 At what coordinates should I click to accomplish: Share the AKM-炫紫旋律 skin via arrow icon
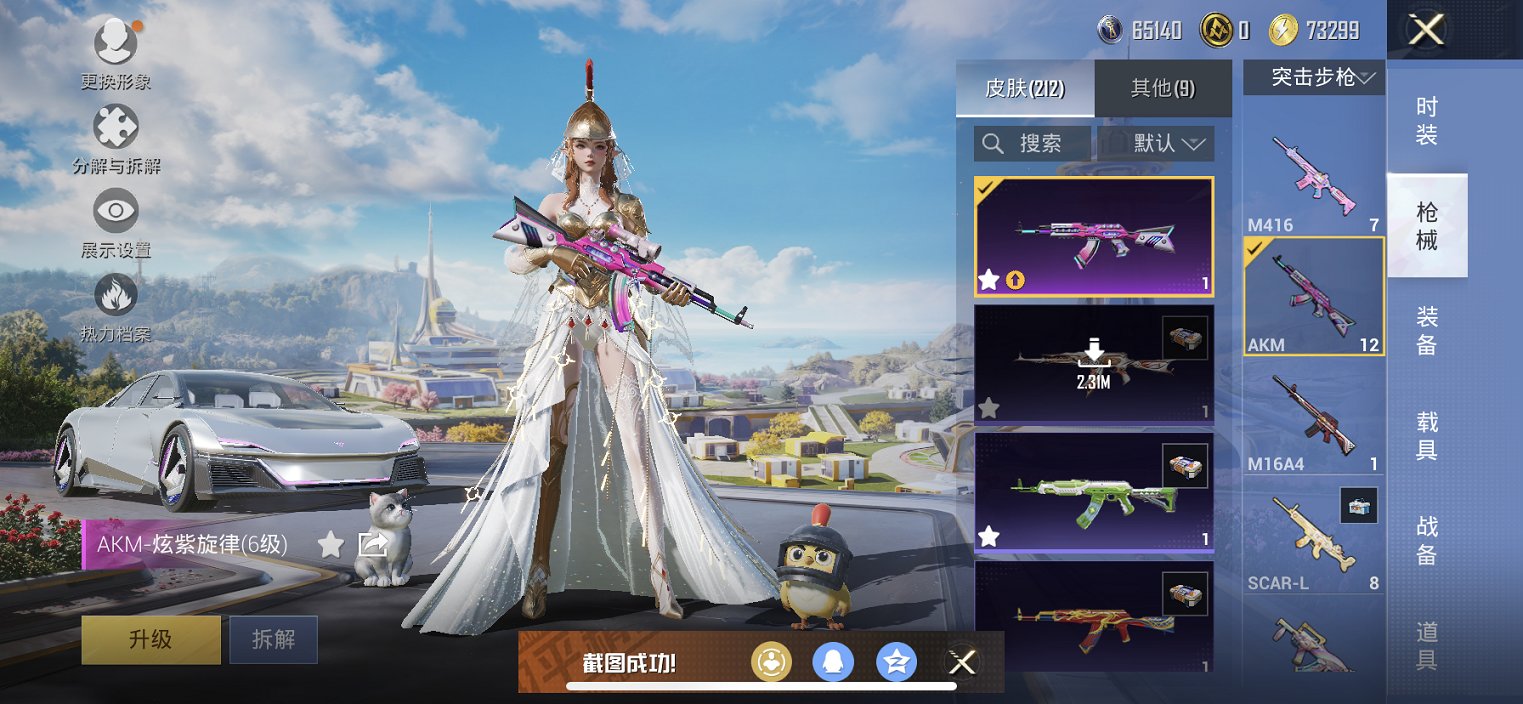pos(373,545)
